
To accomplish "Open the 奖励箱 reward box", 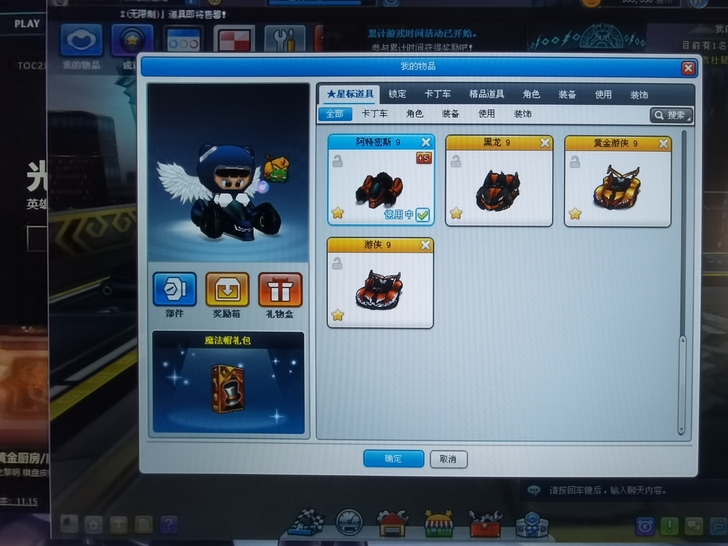I will [227, 293].
